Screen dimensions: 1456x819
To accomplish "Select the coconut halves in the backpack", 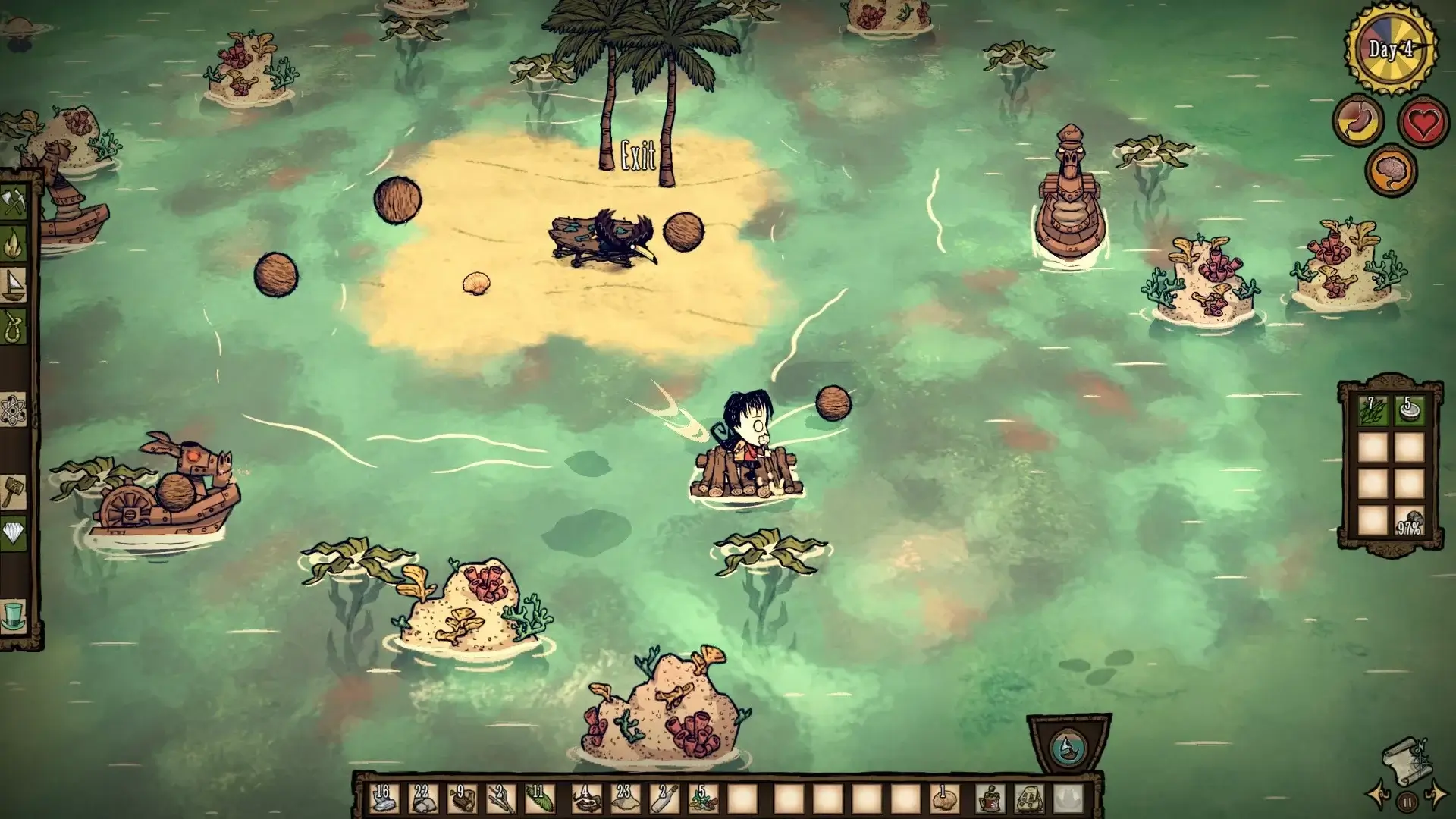I will pyautogui.click(x=1409, y=410).
